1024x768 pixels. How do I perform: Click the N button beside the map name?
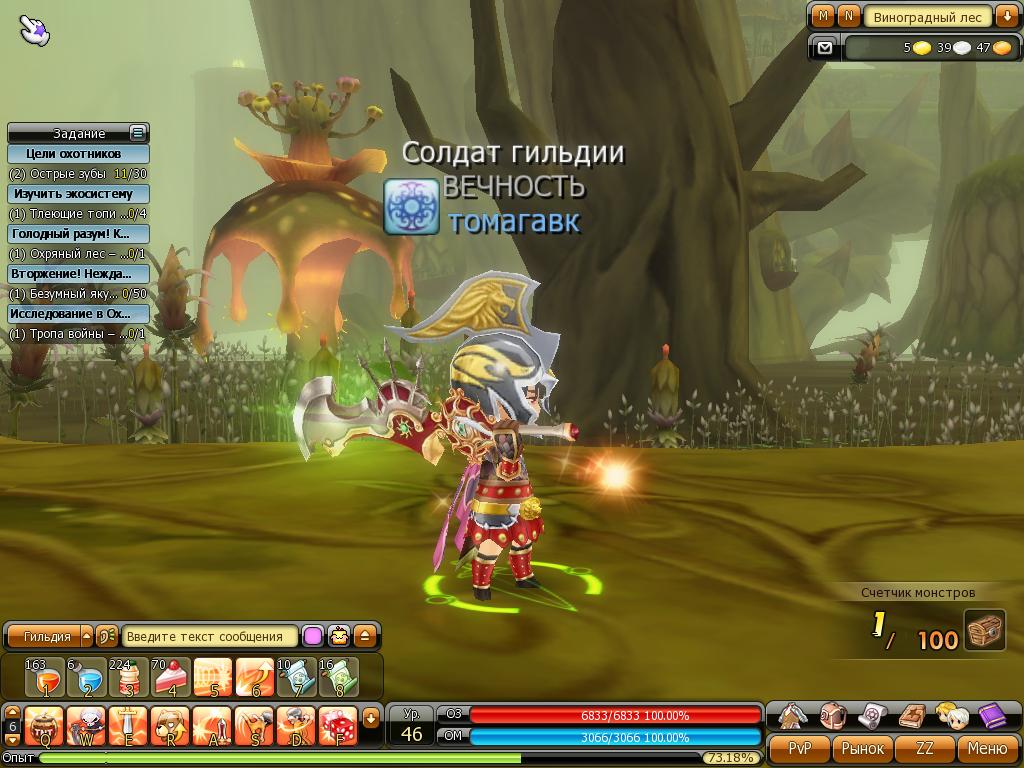[x=849, y=16]
